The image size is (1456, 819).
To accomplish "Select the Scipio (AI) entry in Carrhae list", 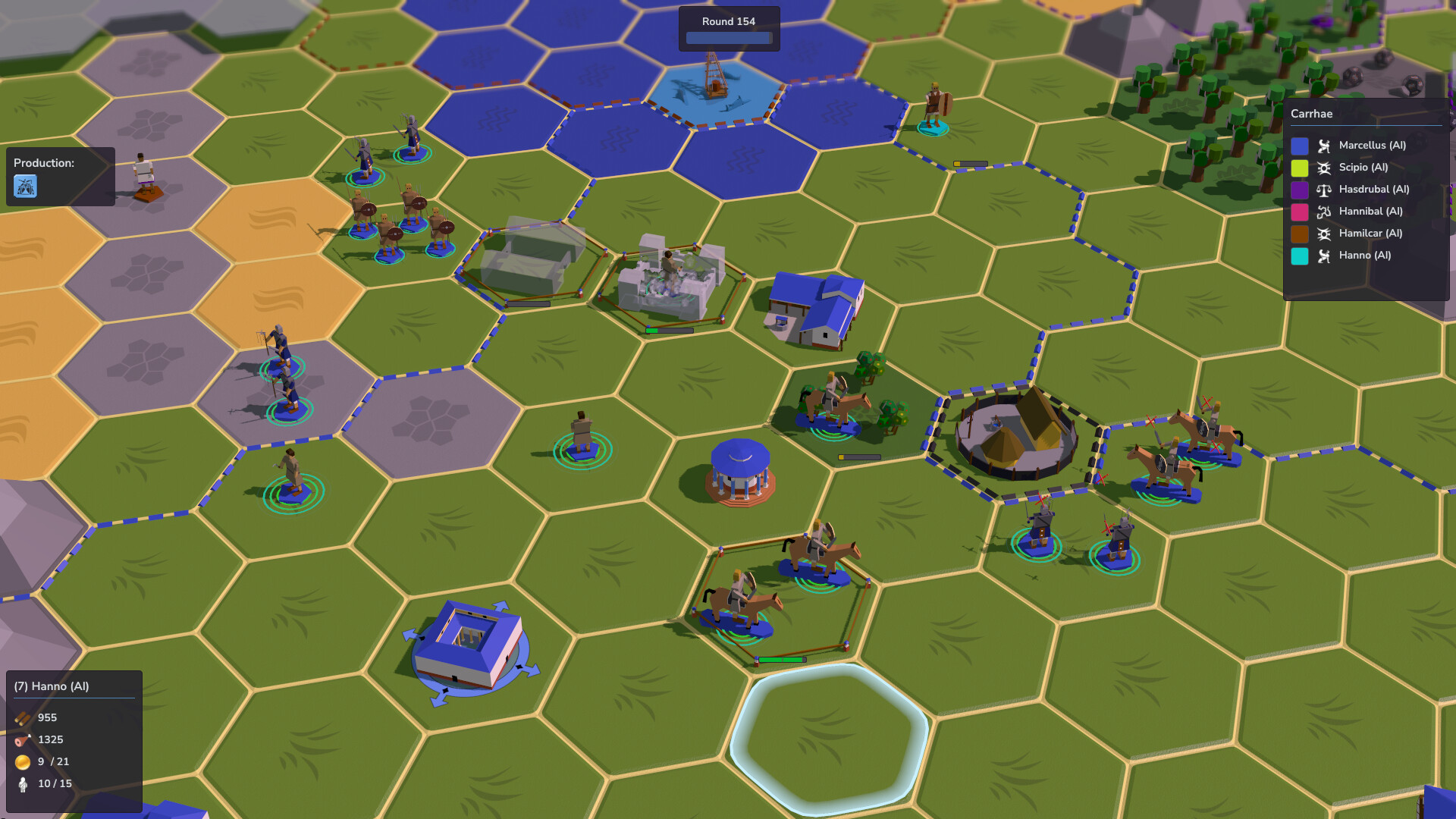I will [1362, 168].
